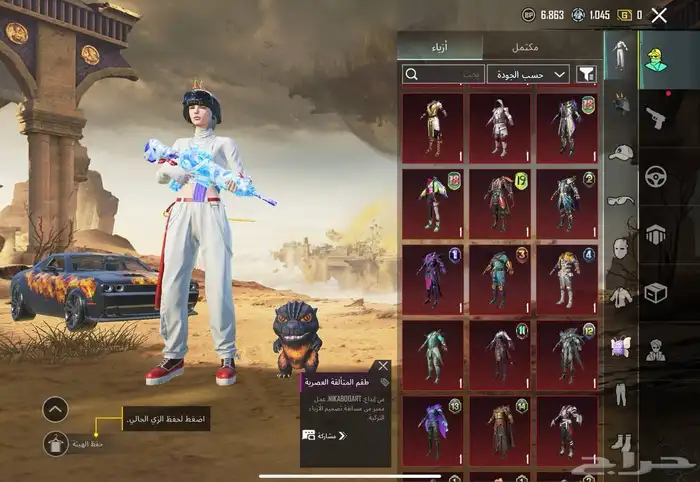Open the pistol weapons inventory section

tap(656, 117)
